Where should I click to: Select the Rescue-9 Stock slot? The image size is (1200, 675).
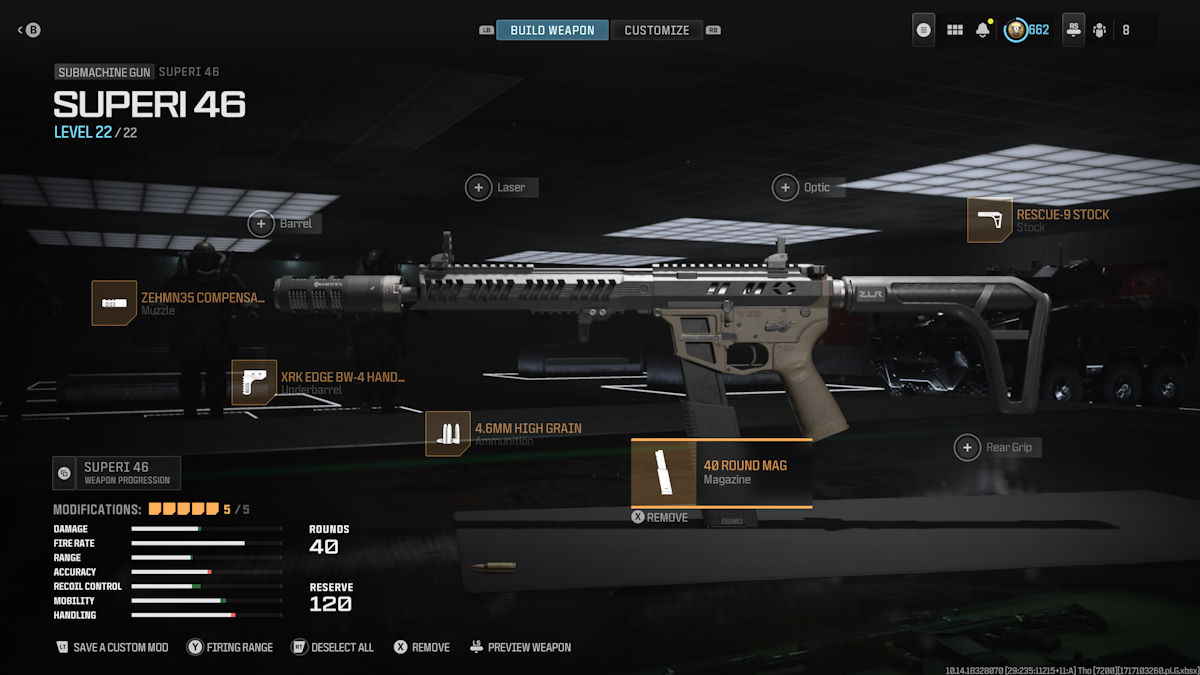pyautogui.click(x=1038, y=220)
